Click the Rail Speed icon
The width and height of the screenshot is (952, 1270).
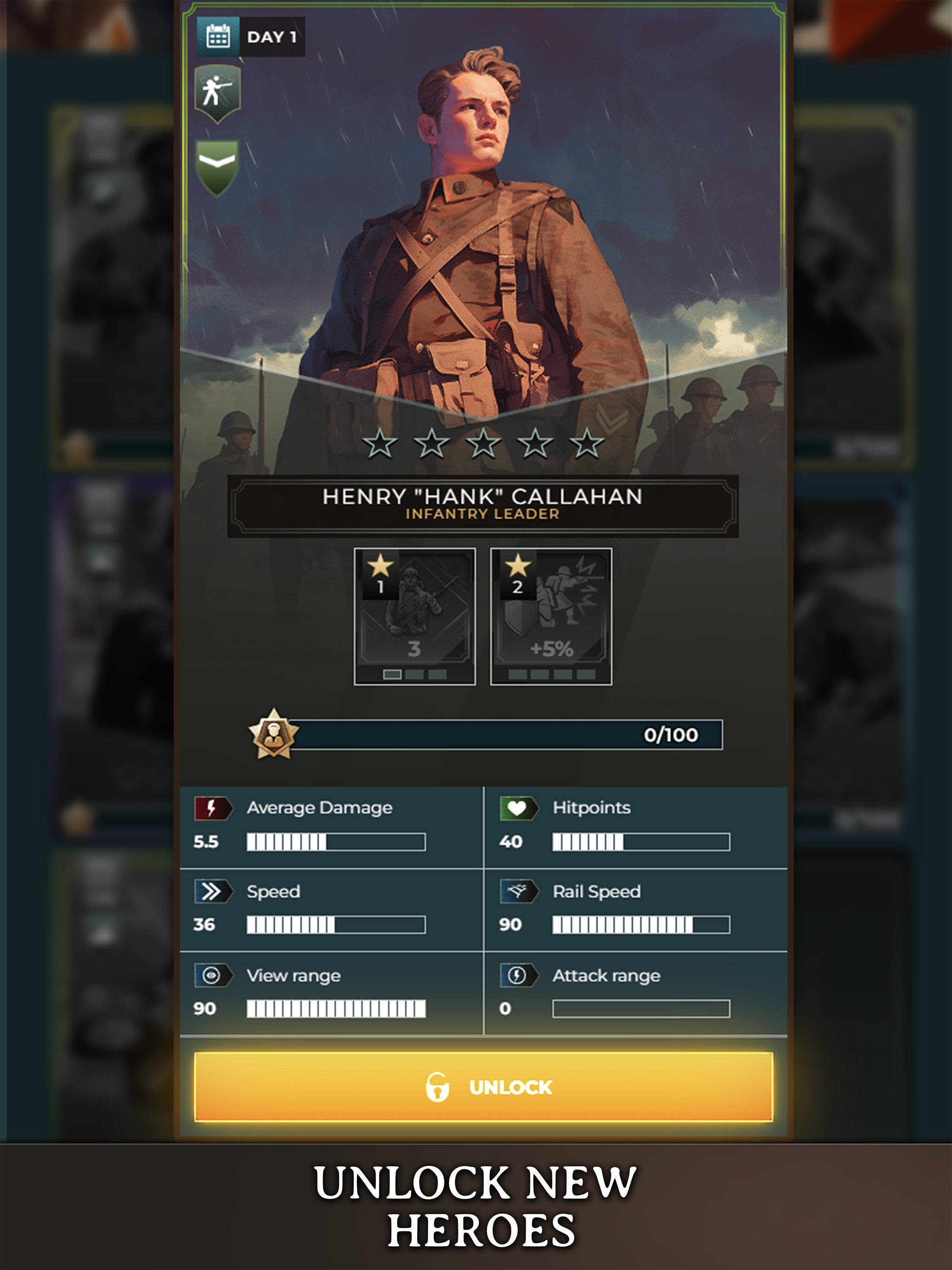coord(518,892)
